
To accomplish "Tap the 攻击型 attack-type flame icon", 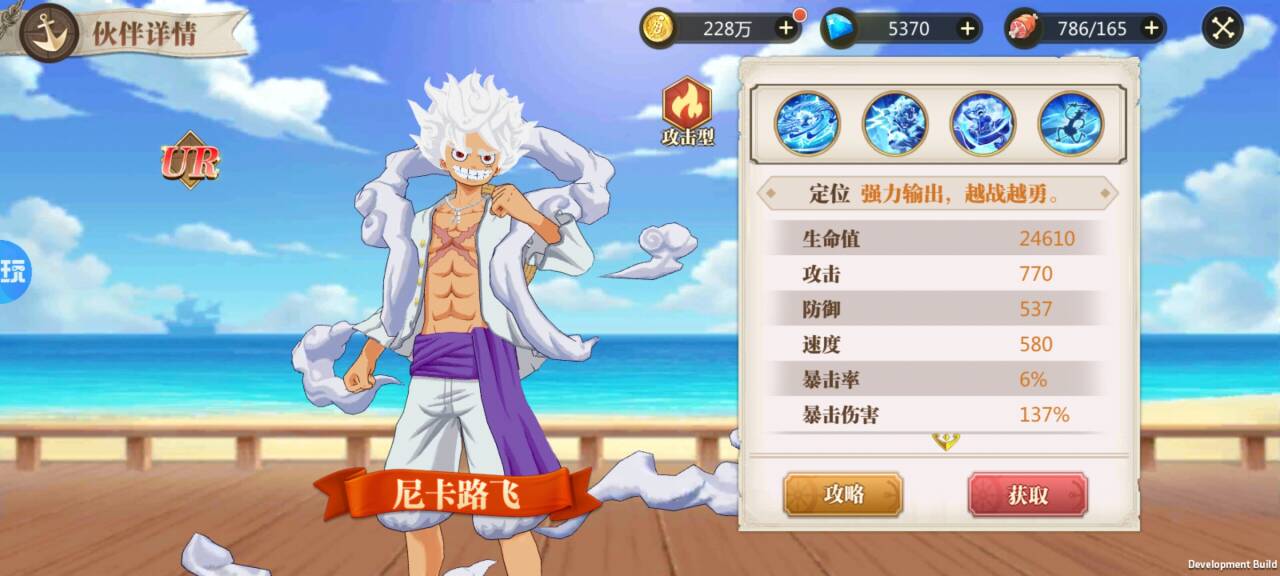I will [687, 105].
